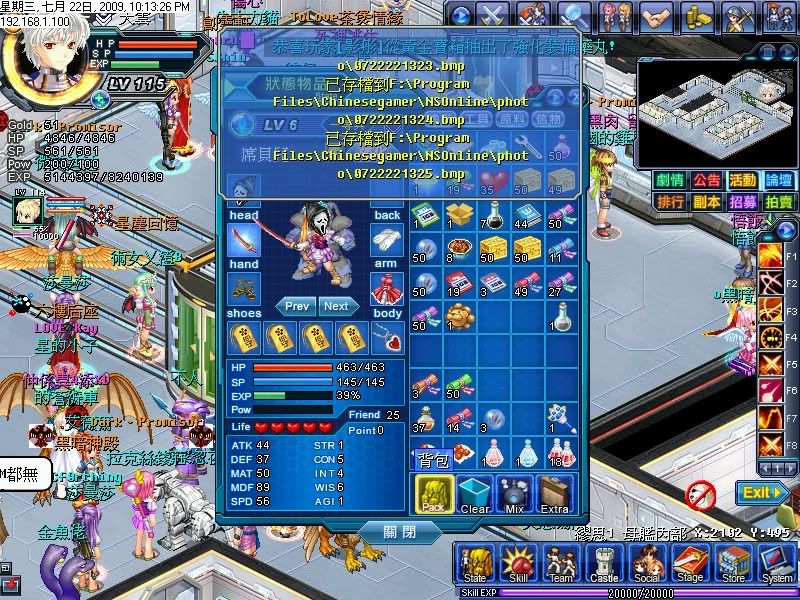Go to the Prev equipment page

click(x=297, y=306)
